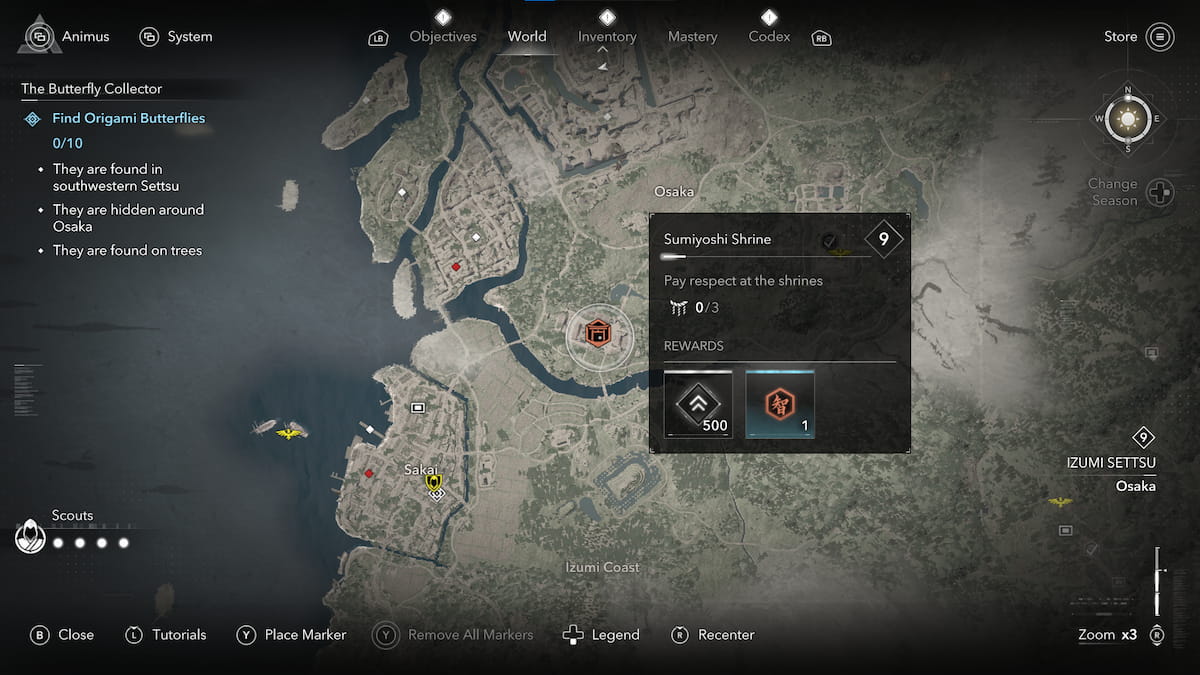Select the World tab

[527, 37]
